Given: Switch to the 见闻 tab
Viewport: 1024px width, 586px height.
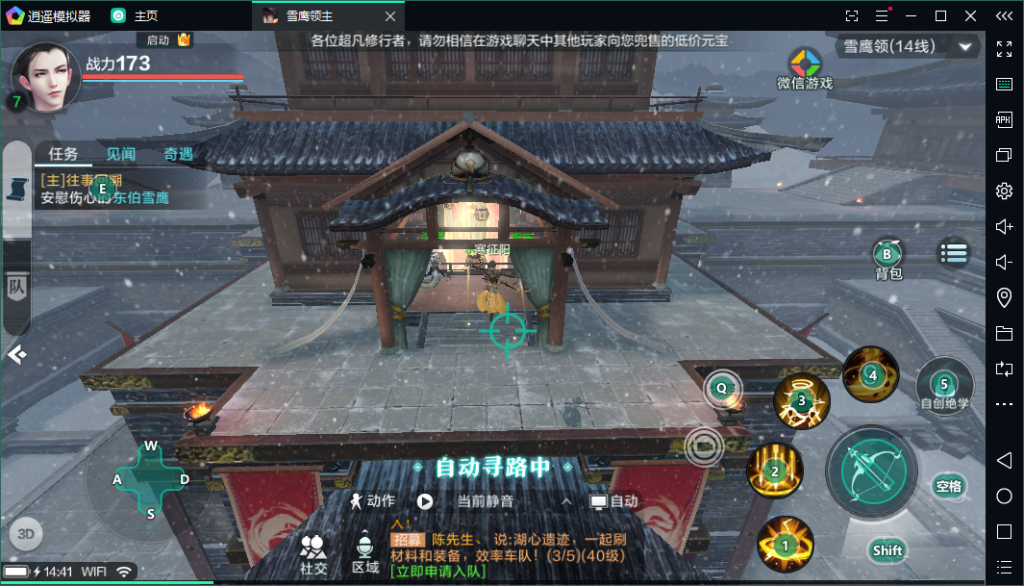Looking at the screenshot, I should (x=121, y=154).
